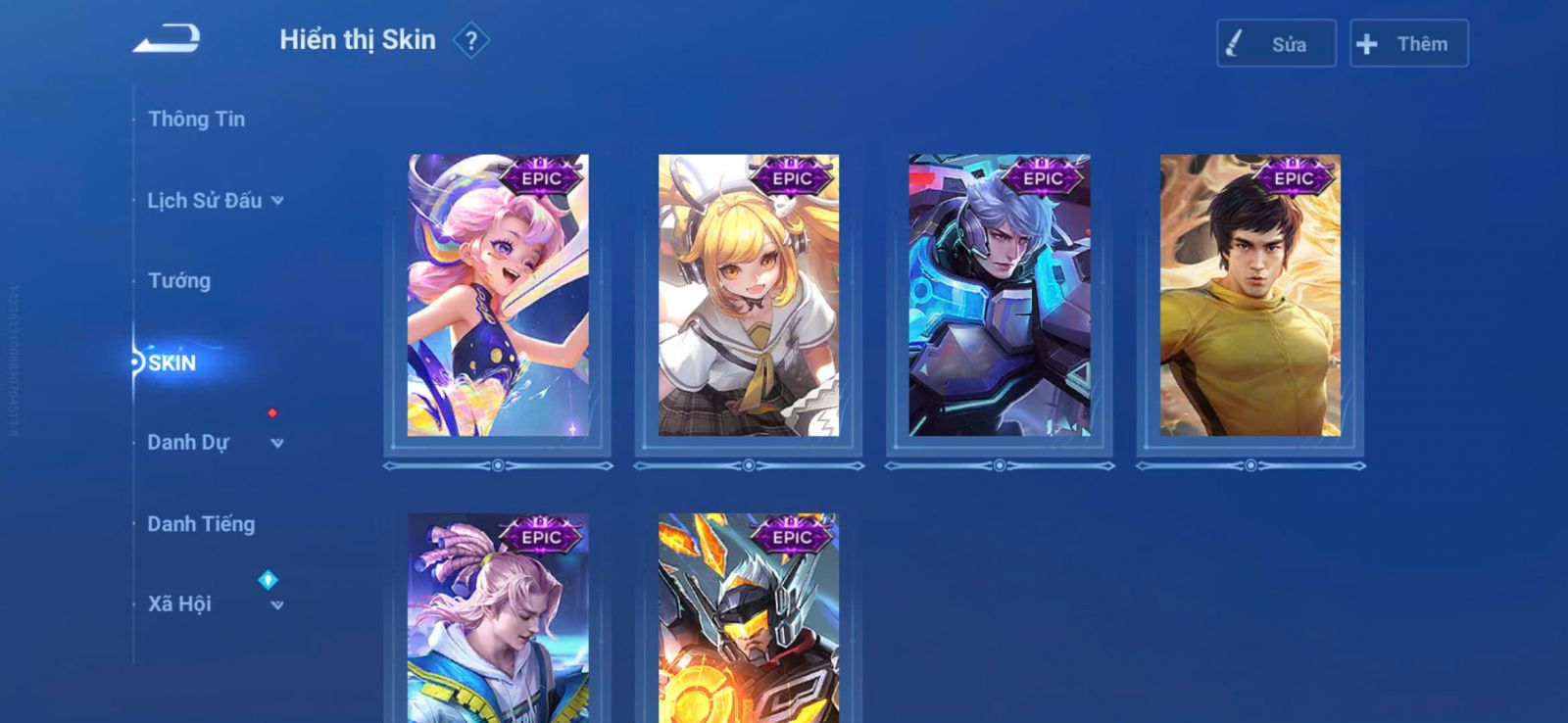Click the Thêm add button
Viewport: 1568px width, 723px height.
(1408, 44)
